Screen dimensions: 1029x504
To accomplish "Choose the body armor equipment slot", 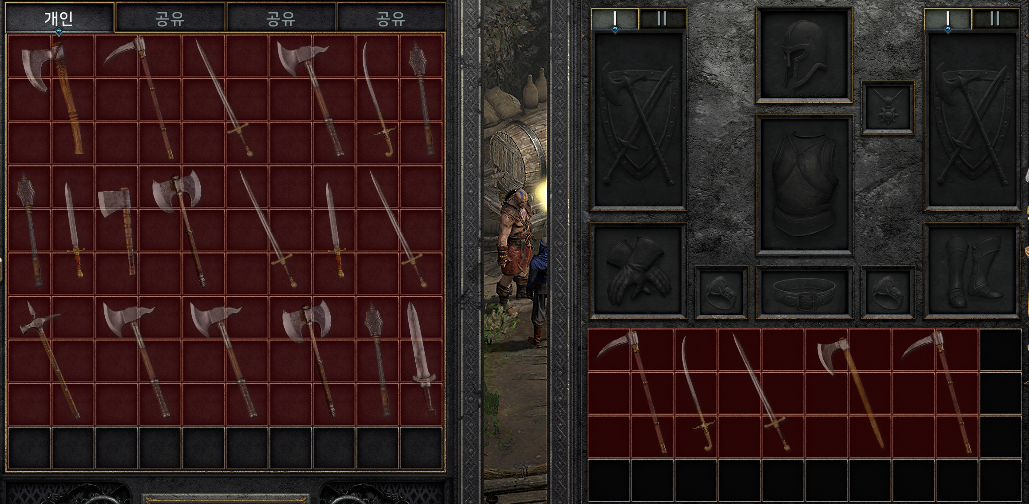I will pos(804,186).
